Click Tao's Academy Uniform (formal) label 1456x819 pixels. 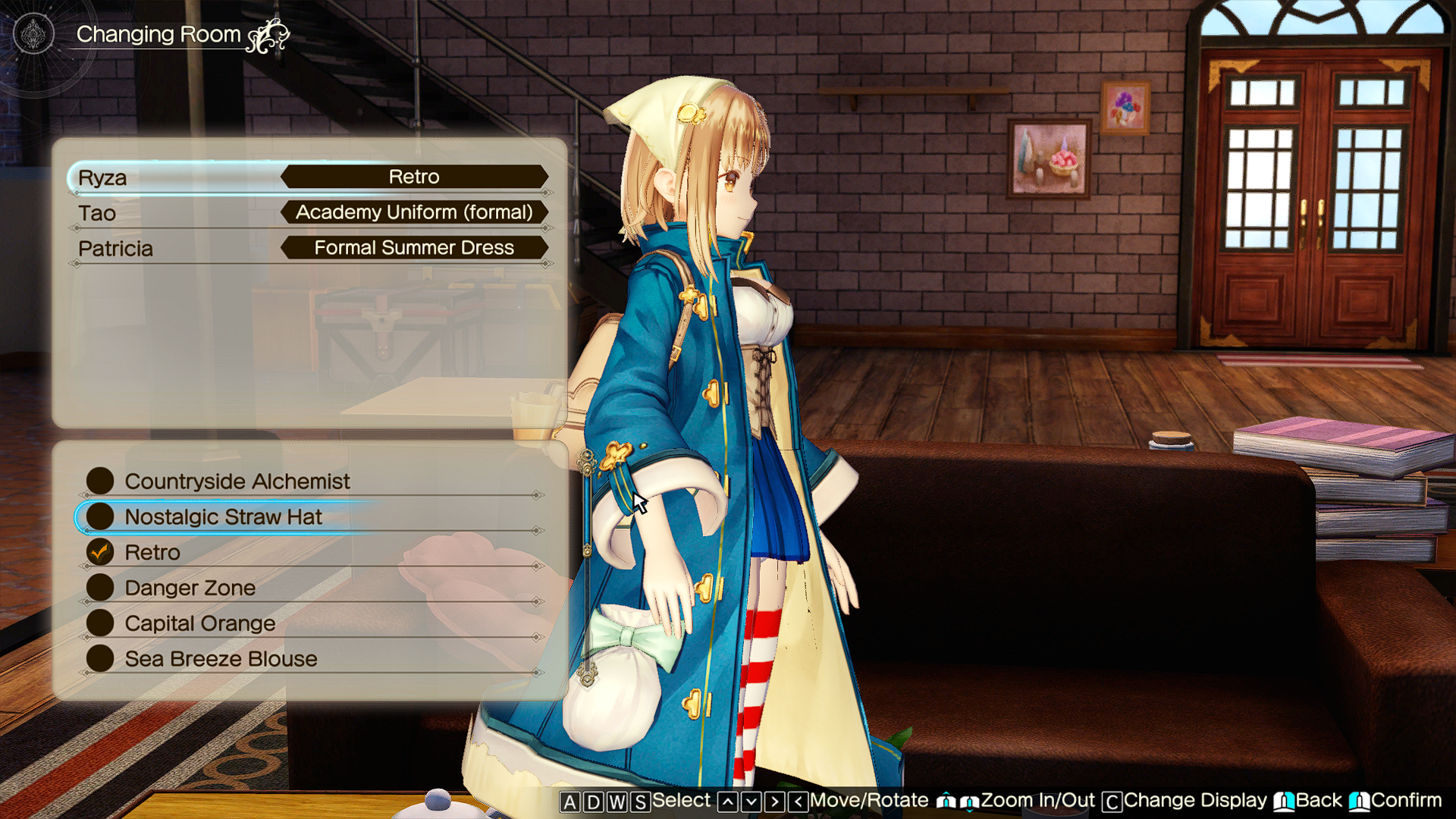[x=414, y=212]
